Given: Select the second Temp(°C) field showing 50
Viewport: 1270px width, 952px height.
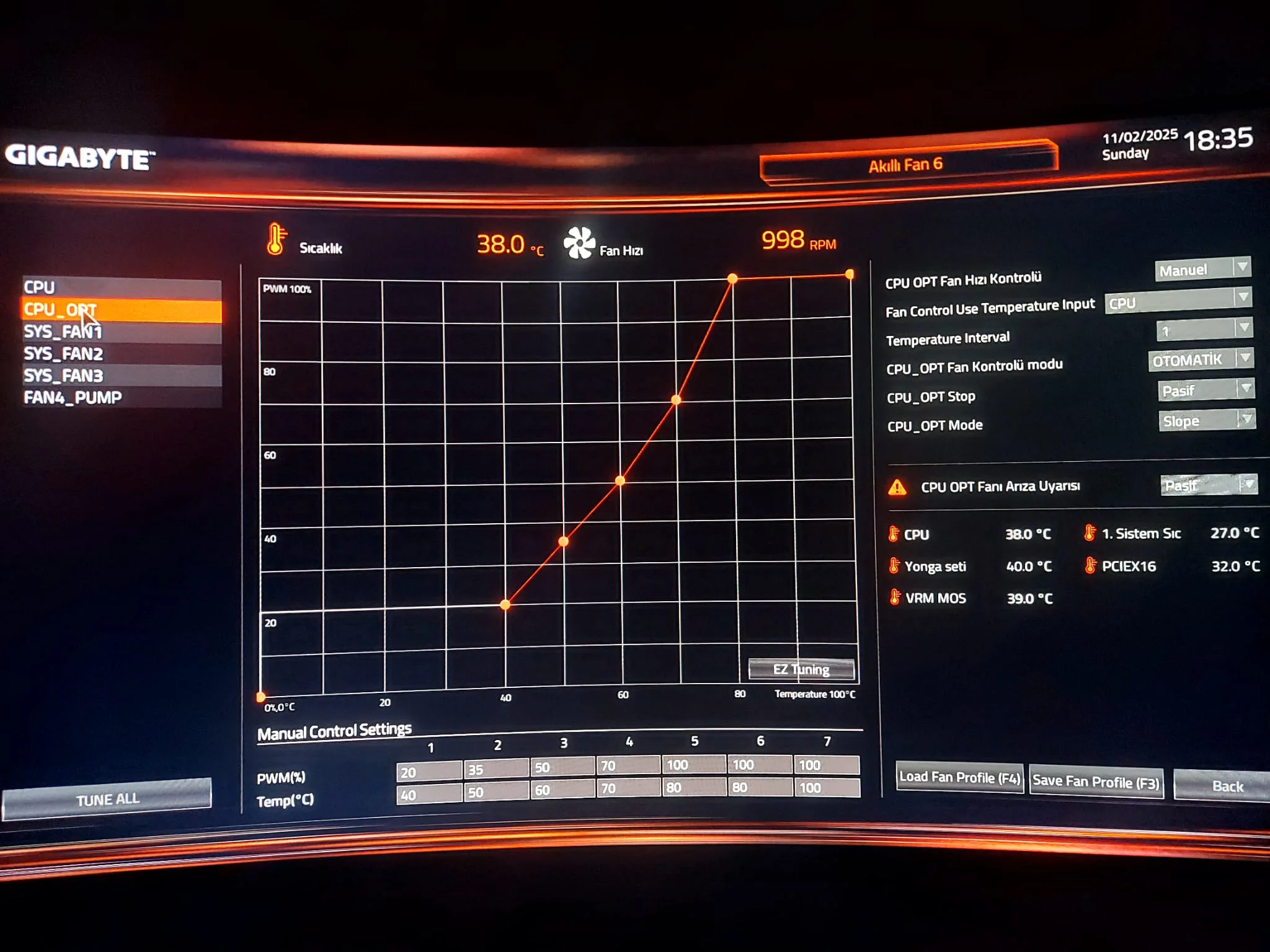Looking at the screenshot, I should pyautogui.click(x=495, y=792).
